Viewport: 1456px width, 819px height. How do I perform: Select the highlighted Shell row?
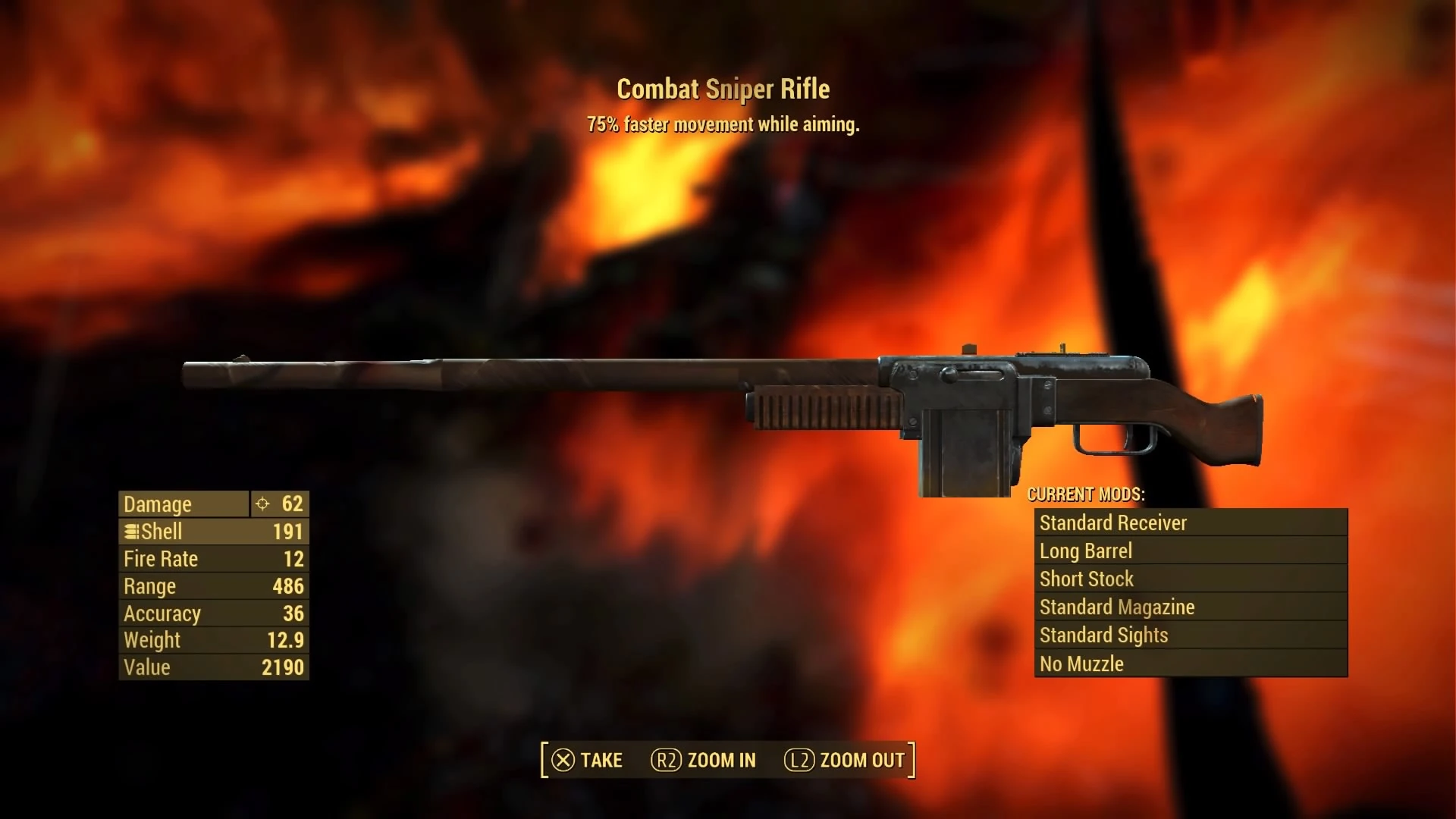tap(212, 531)
